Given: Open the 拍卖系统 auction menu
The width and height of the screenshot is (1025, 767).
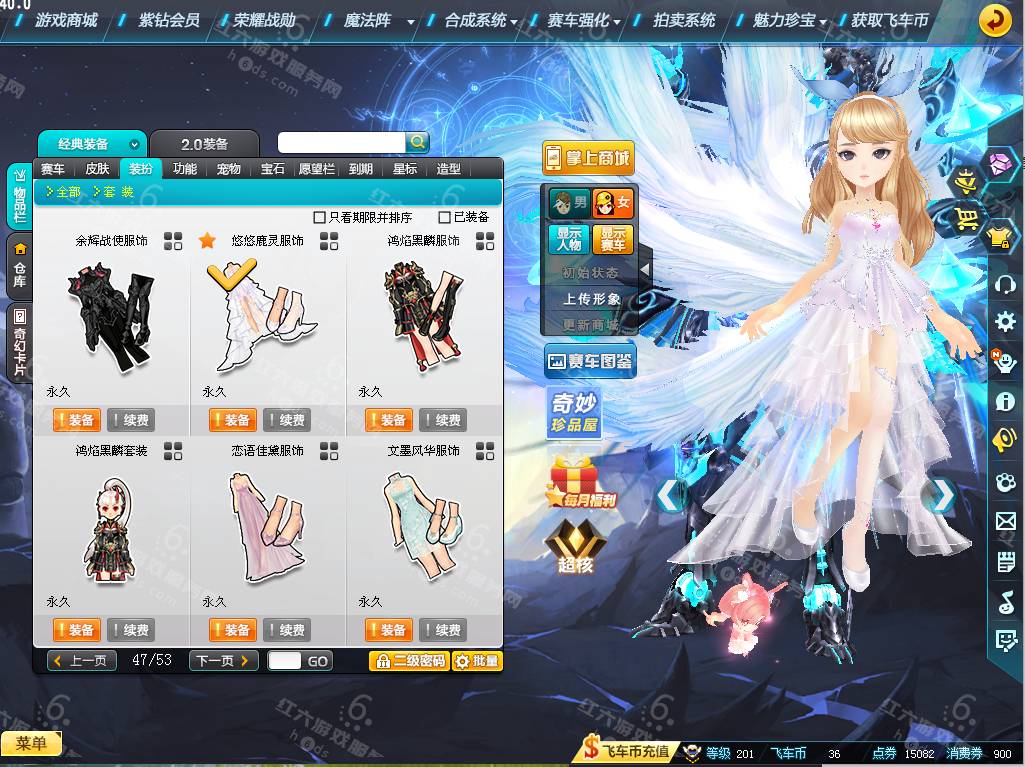Looking at the screenshot, I should click(x=684, y=20).
